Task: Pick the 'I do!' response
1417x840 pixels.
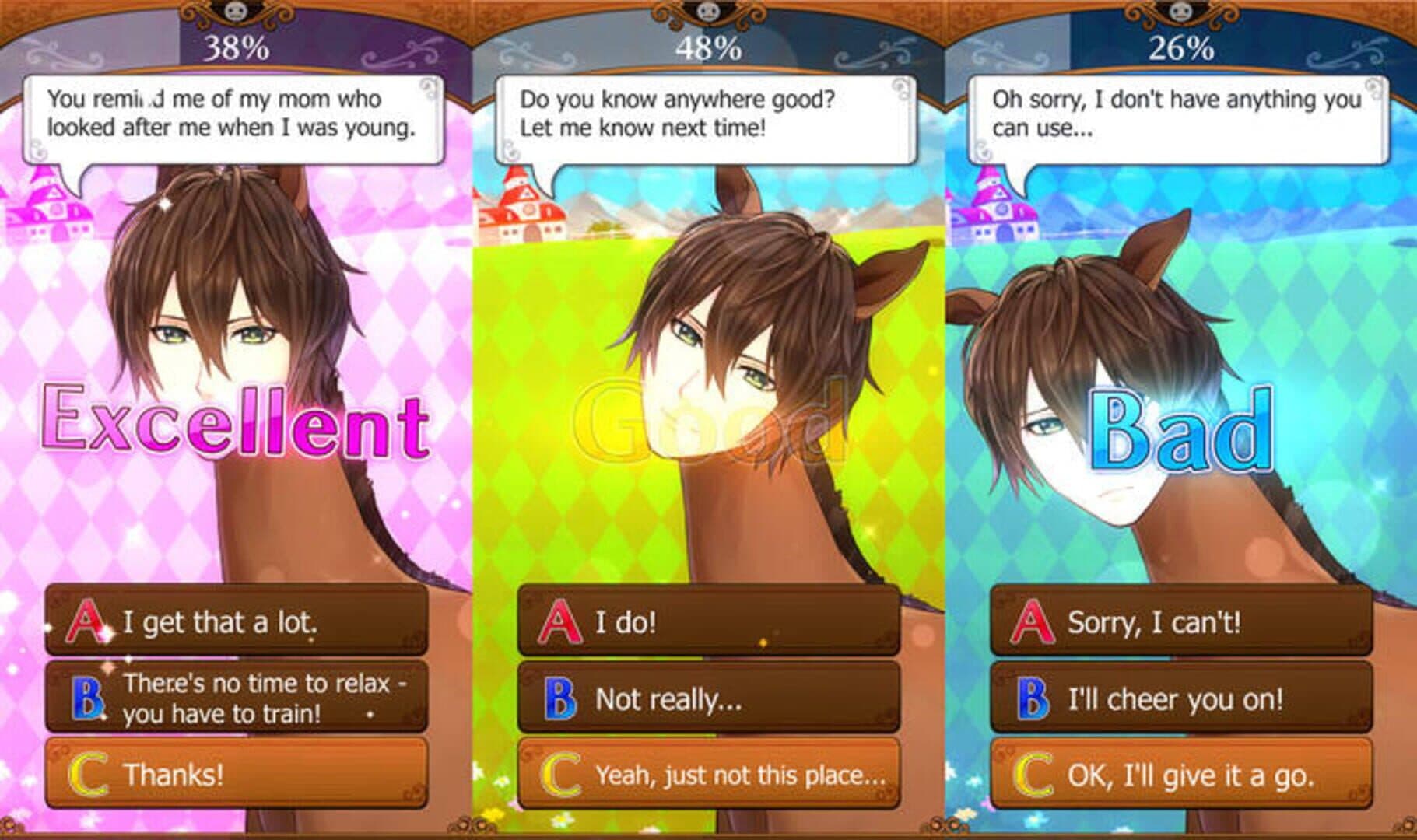Action: (708, 621)
